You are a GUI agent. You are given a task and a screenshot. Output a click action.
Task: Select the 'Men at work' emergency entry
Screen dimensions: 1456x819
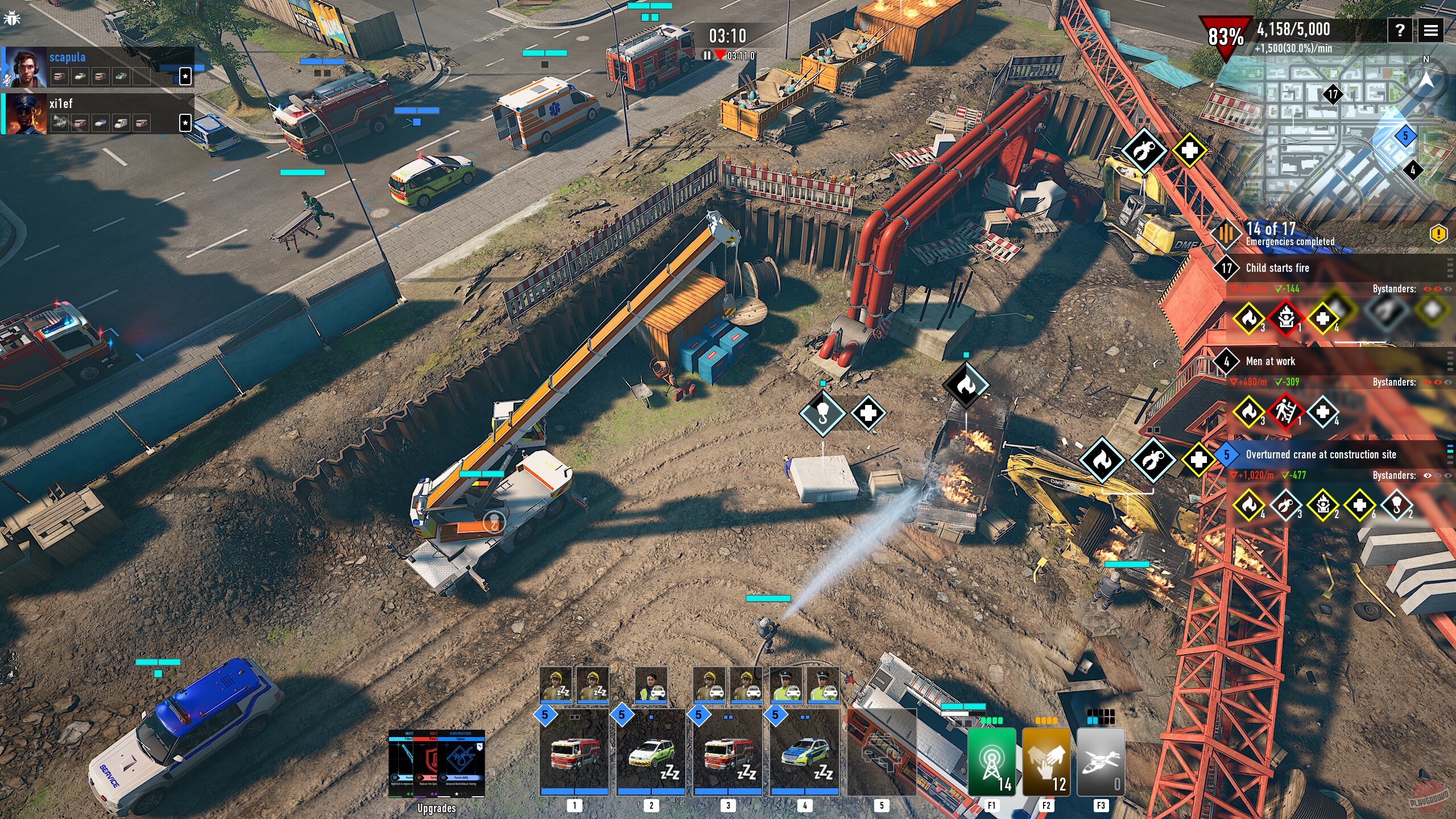(1270, 361)
